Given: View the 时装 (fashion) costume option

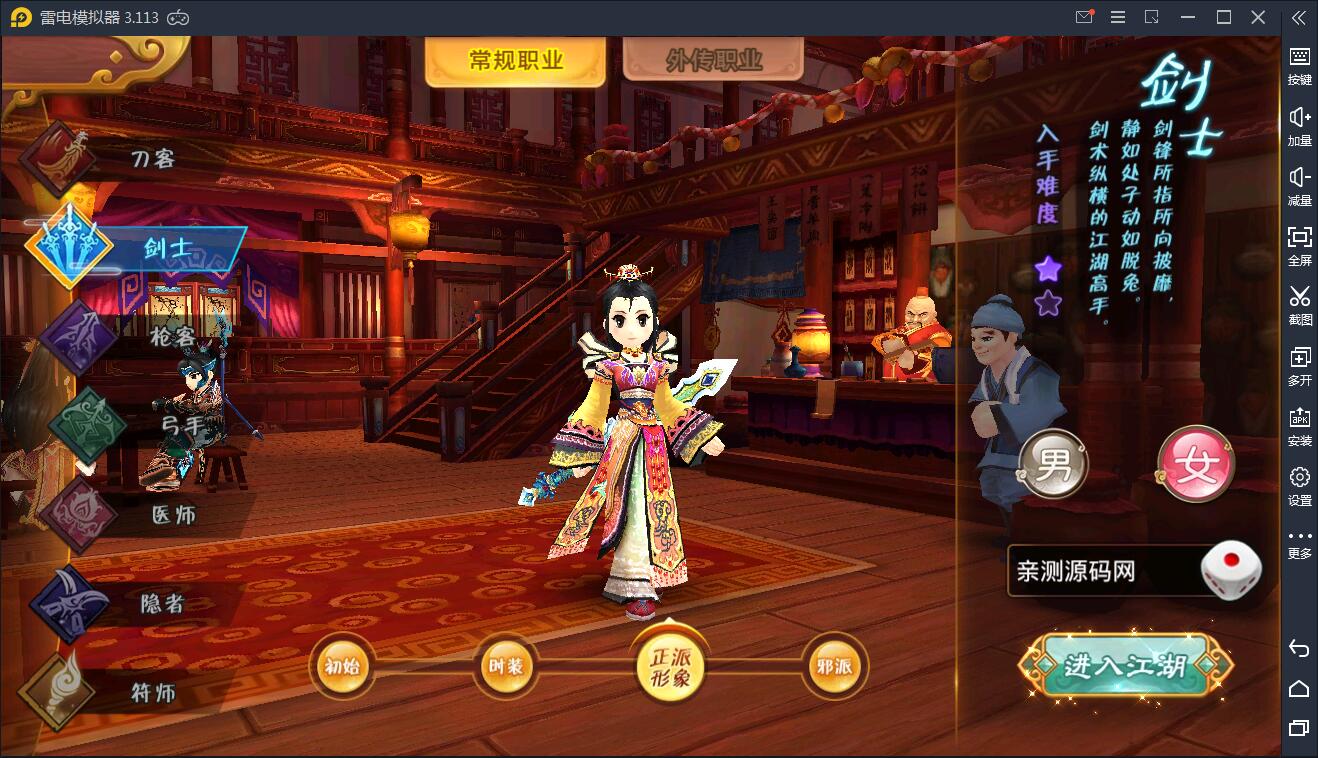Looking at the screenshot, I should point(506,668).
